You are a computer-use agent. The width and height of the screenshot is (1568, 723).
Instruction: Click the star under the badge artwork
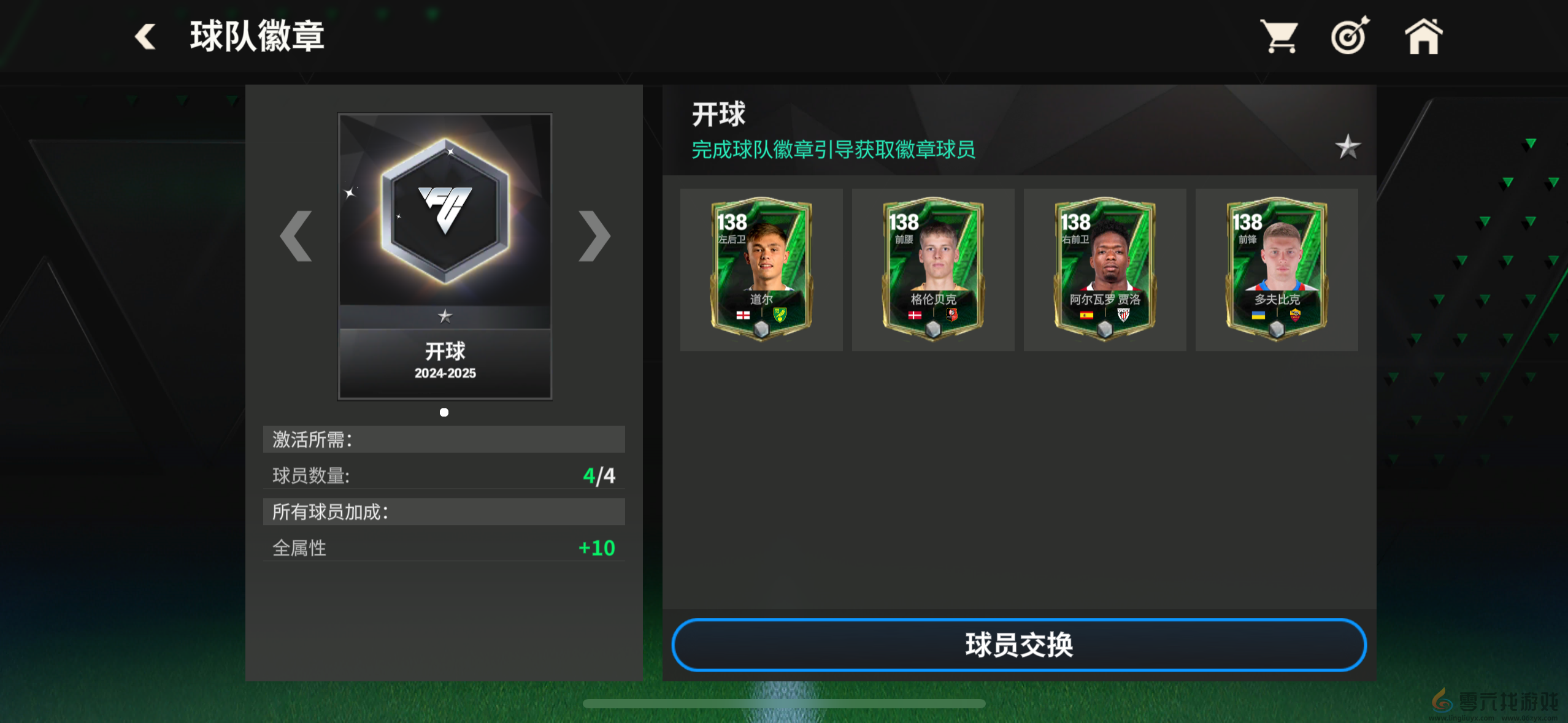tap(444, 316)
